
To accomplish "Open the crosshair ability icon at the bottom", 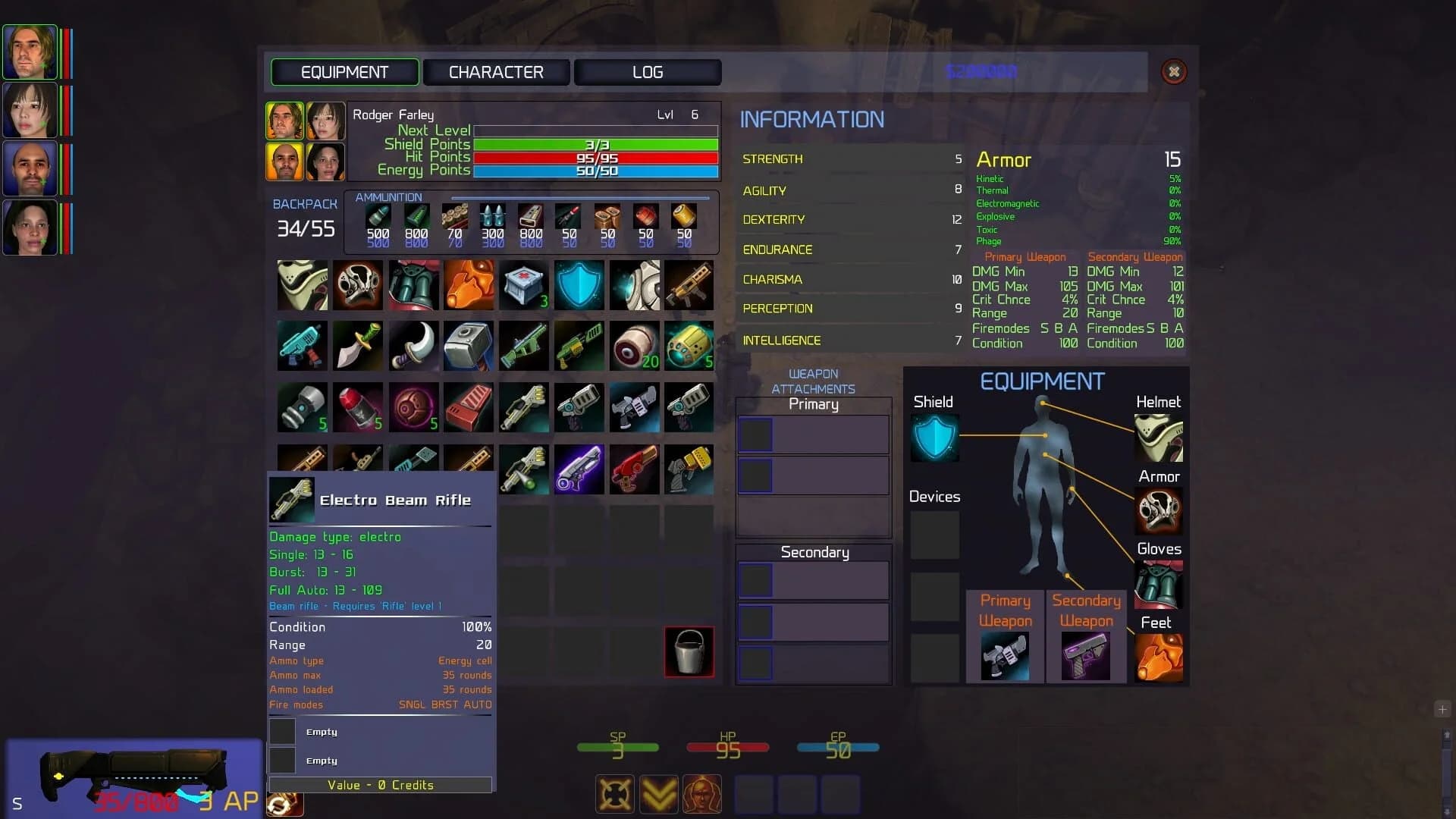I will [614, 794].
